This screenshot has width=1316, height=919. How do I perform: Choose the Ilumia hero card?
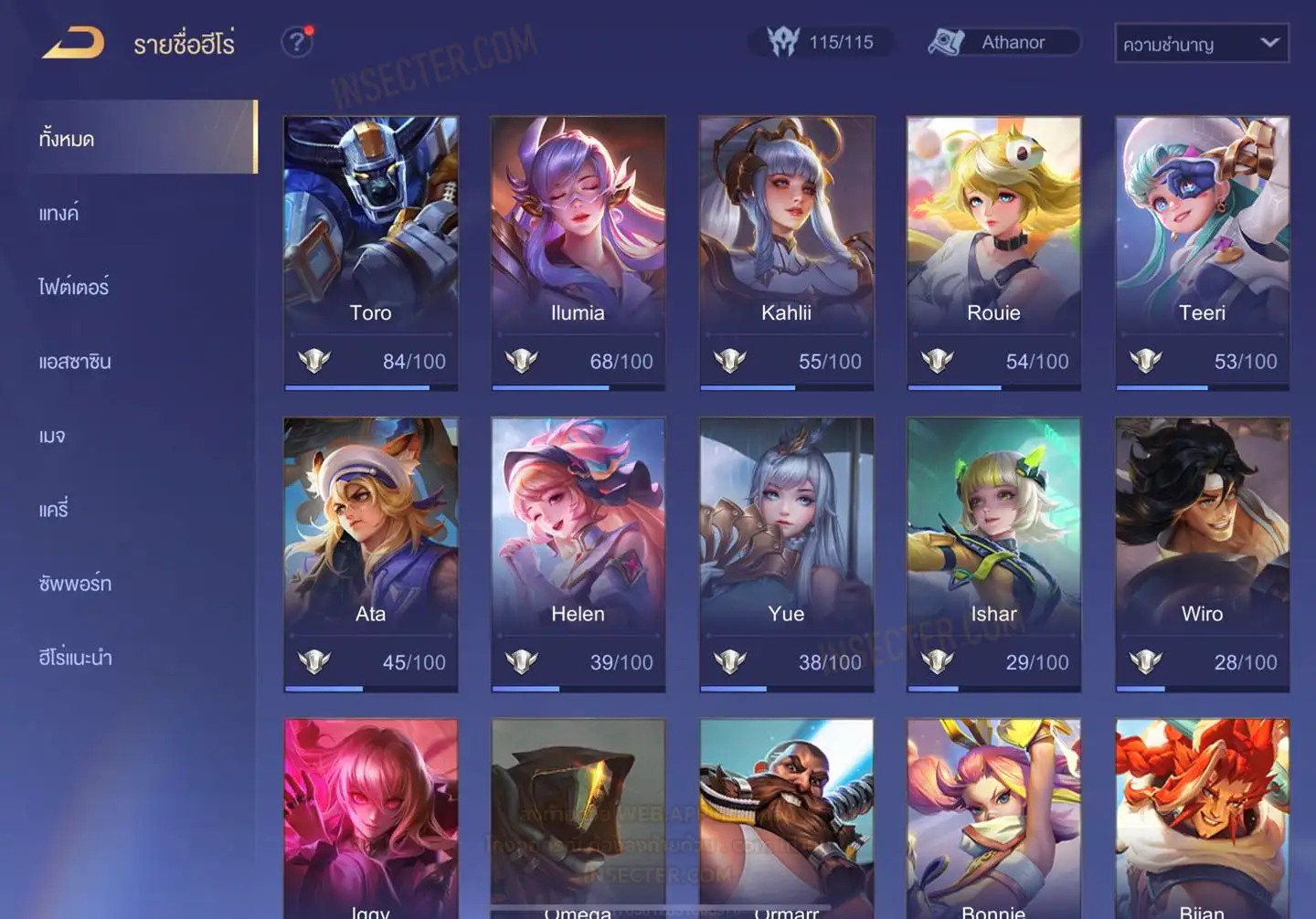click(578, 251)
